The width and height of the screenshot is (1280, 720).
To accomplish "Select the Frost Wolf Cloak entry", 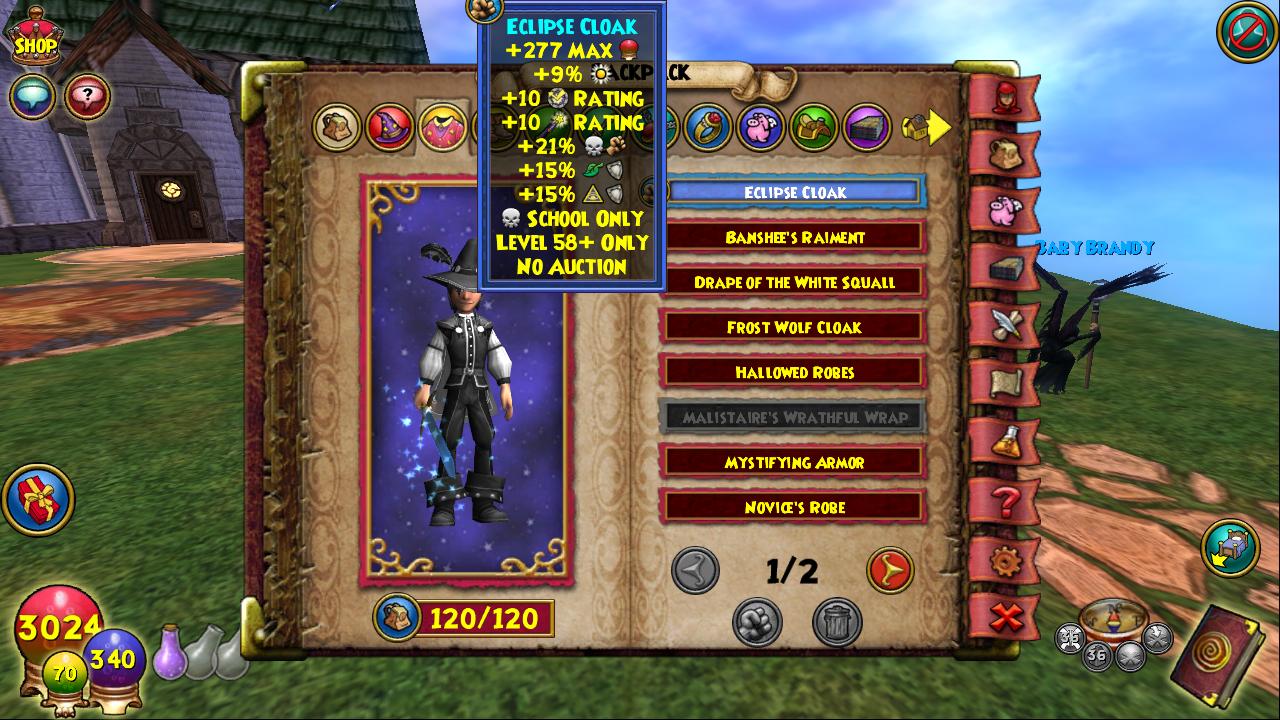I will tap(794, 328).
